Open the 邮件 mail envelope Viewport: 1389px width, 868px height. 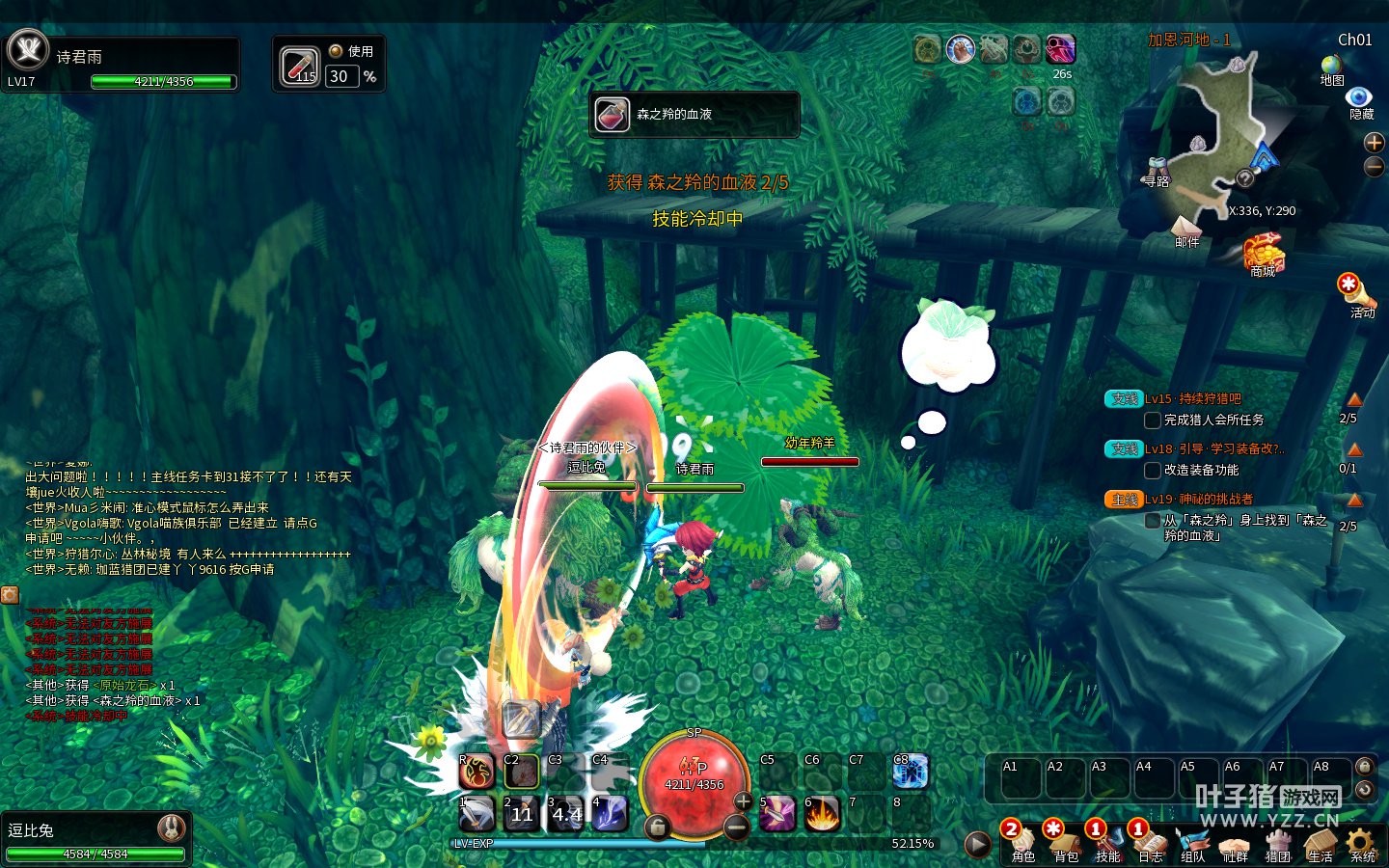click(1185, 229)
